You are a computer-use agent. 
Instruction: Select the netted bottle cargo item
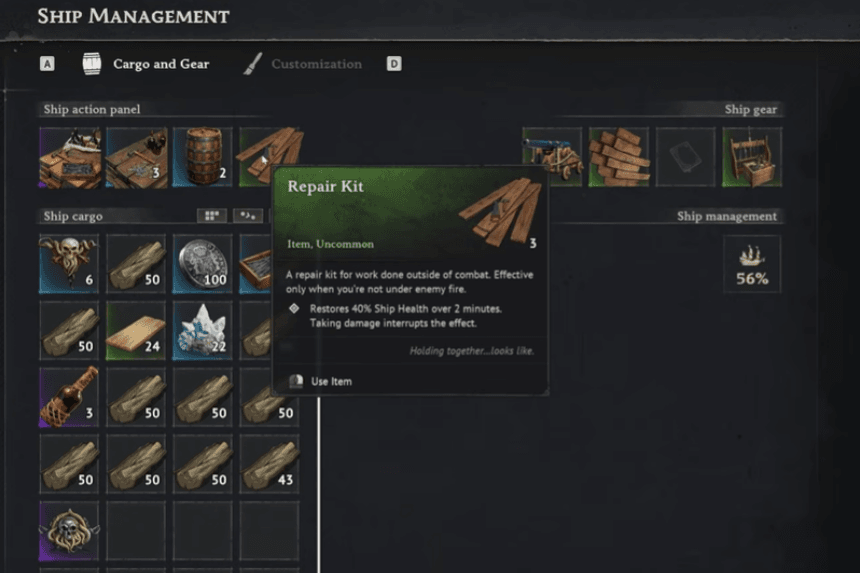coord(70,397)
